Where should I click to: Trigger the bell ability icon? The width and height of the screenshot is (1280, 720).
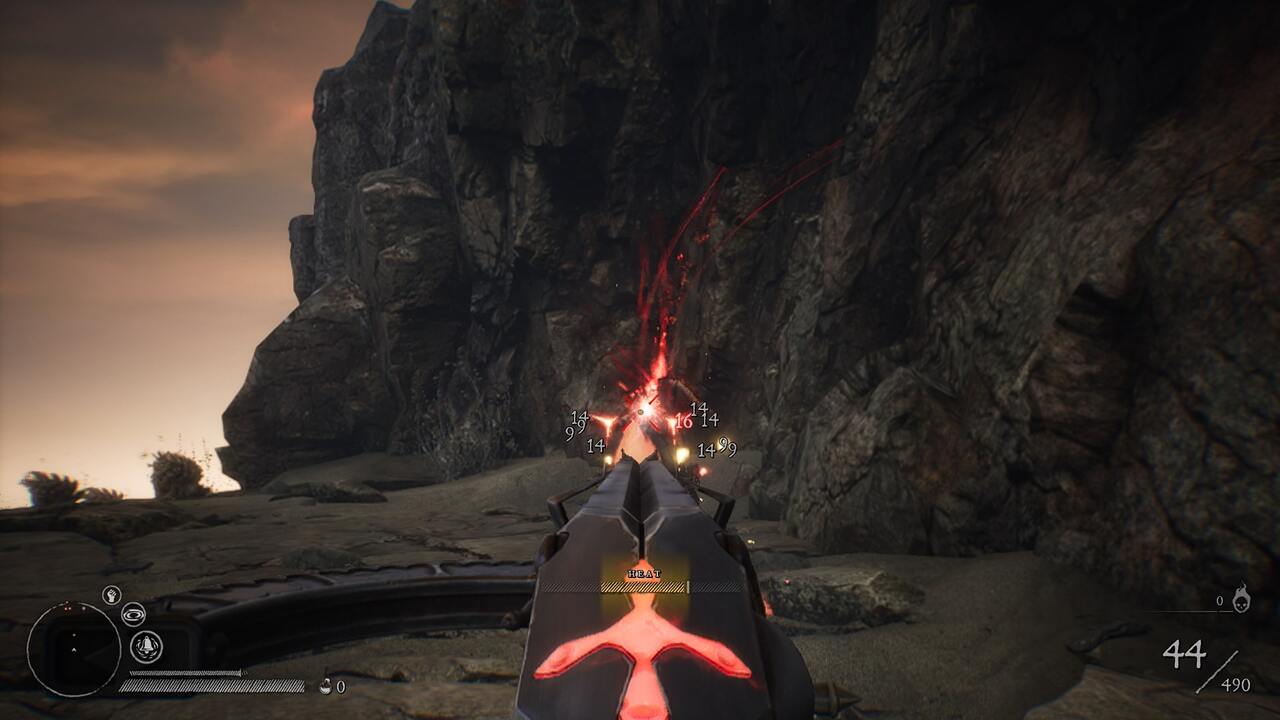pyautogui.click(x=146, y=646)
